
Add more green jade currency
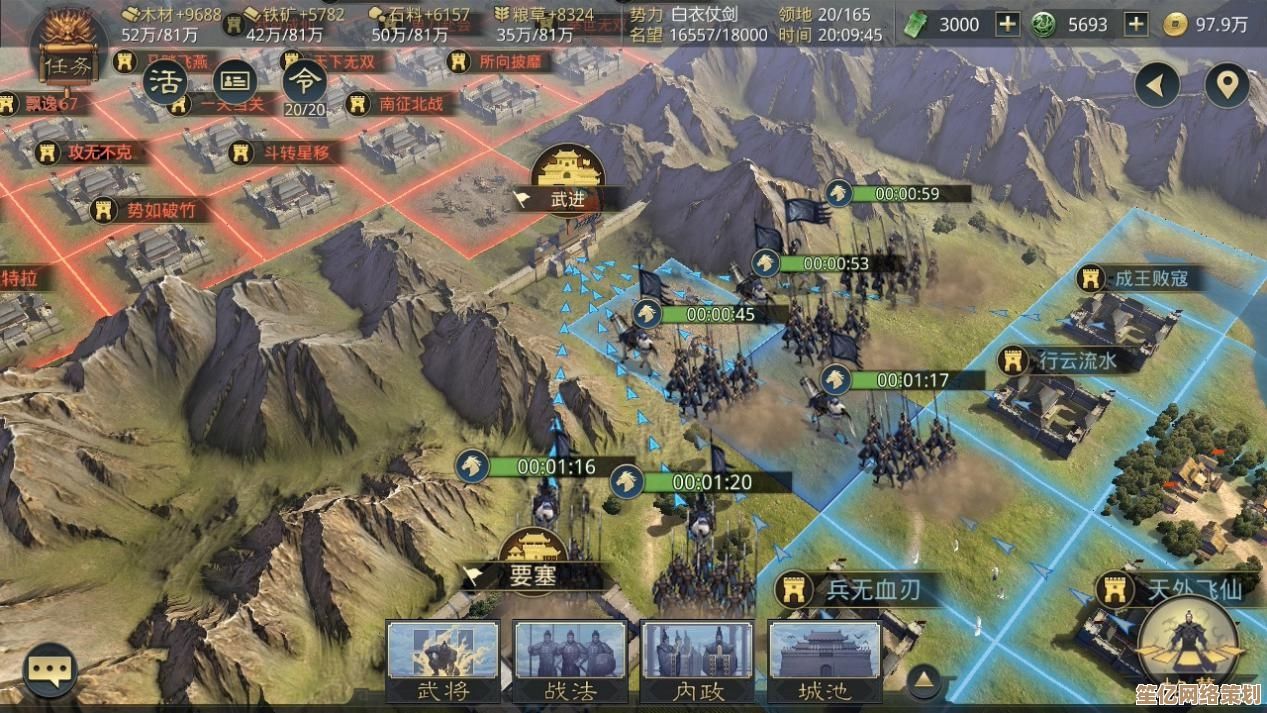(1135, 24)
